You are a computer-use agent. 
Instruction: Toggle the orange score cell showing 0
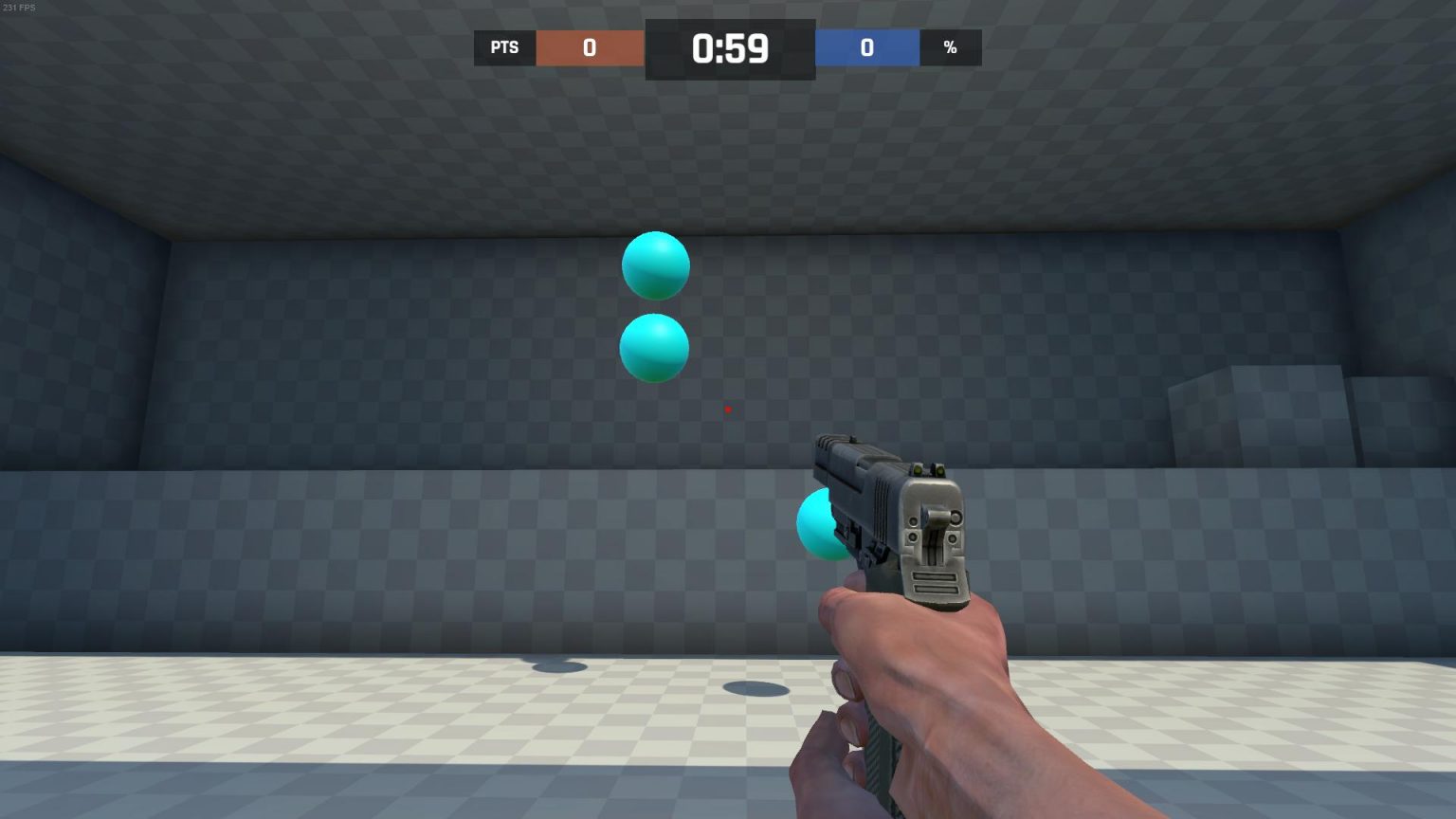589,47
